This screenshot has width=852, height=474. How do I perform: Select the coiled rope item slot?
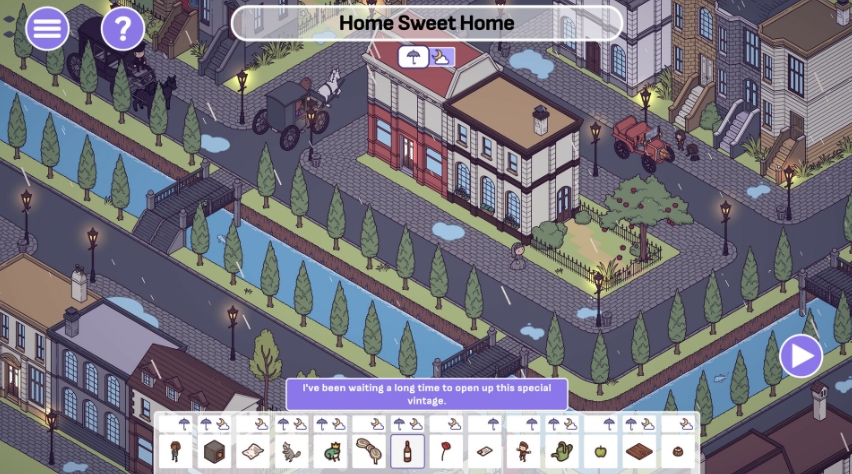tap(369, 451)
